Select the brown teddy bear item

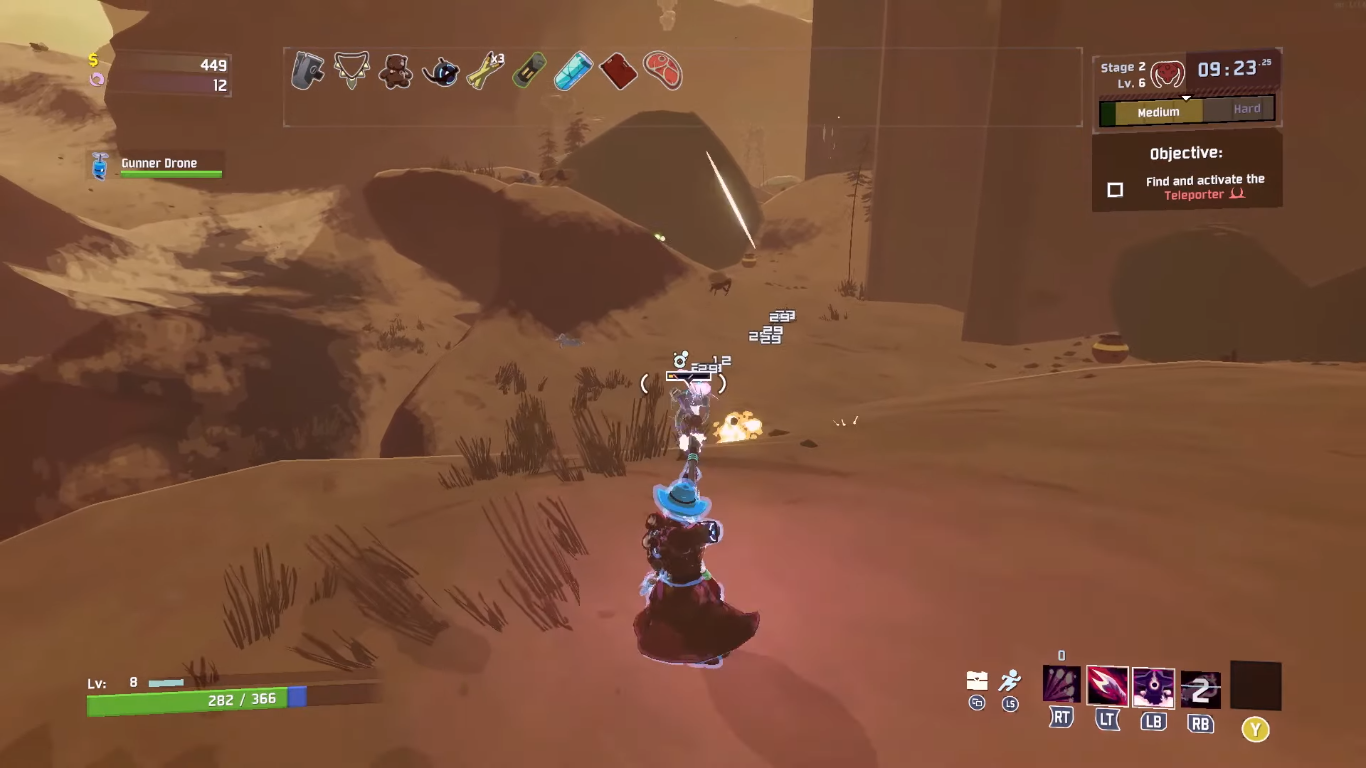(395, 71)
